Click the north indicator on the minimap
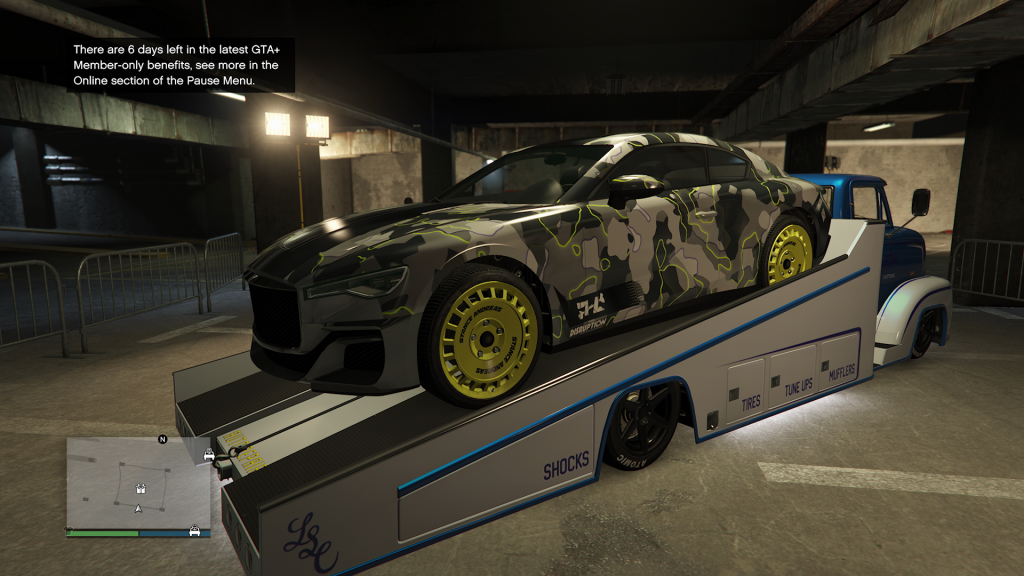 pos(162,438)
